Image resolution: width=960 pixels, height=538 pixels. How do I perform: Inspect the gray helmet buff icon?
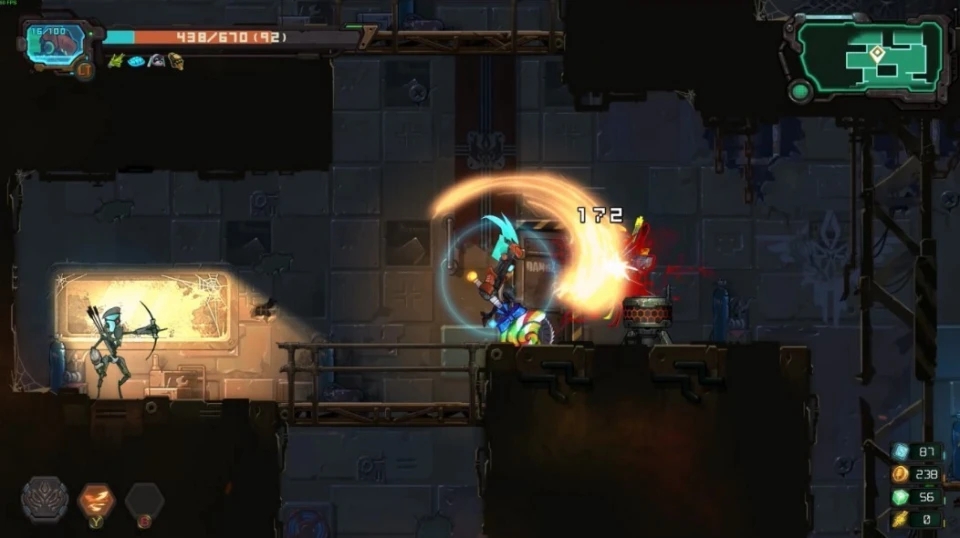156,62
